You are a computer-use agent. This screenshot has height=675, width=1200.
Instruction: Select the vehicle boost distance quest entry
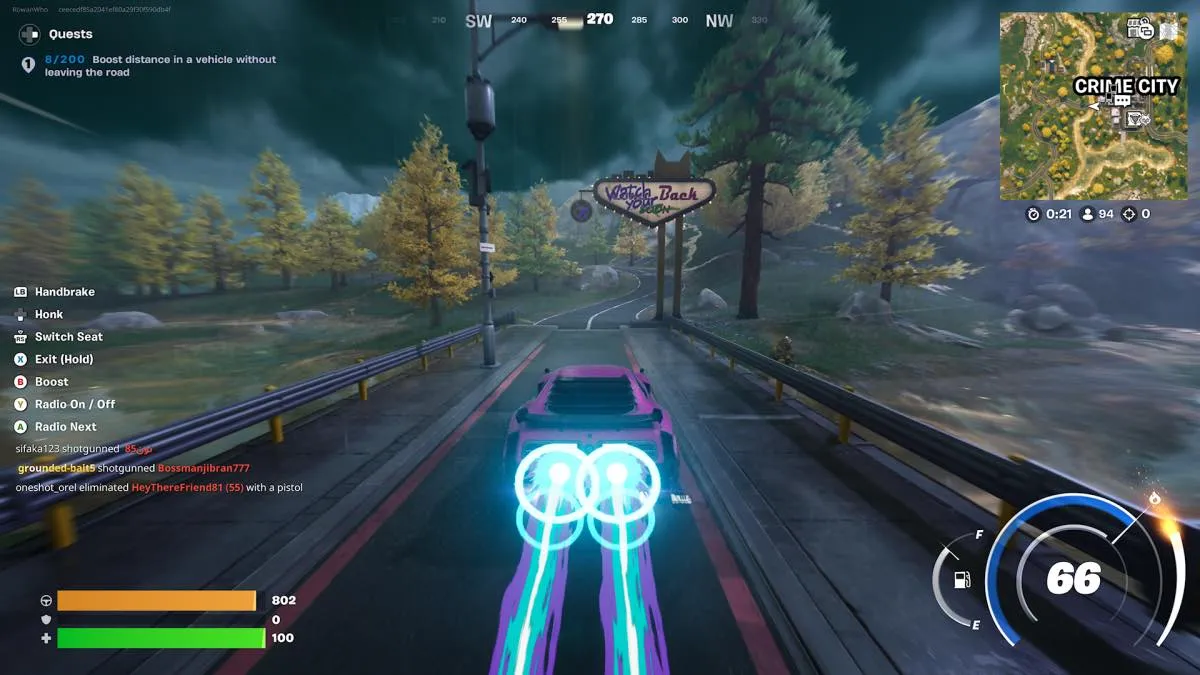click(160, 66)
